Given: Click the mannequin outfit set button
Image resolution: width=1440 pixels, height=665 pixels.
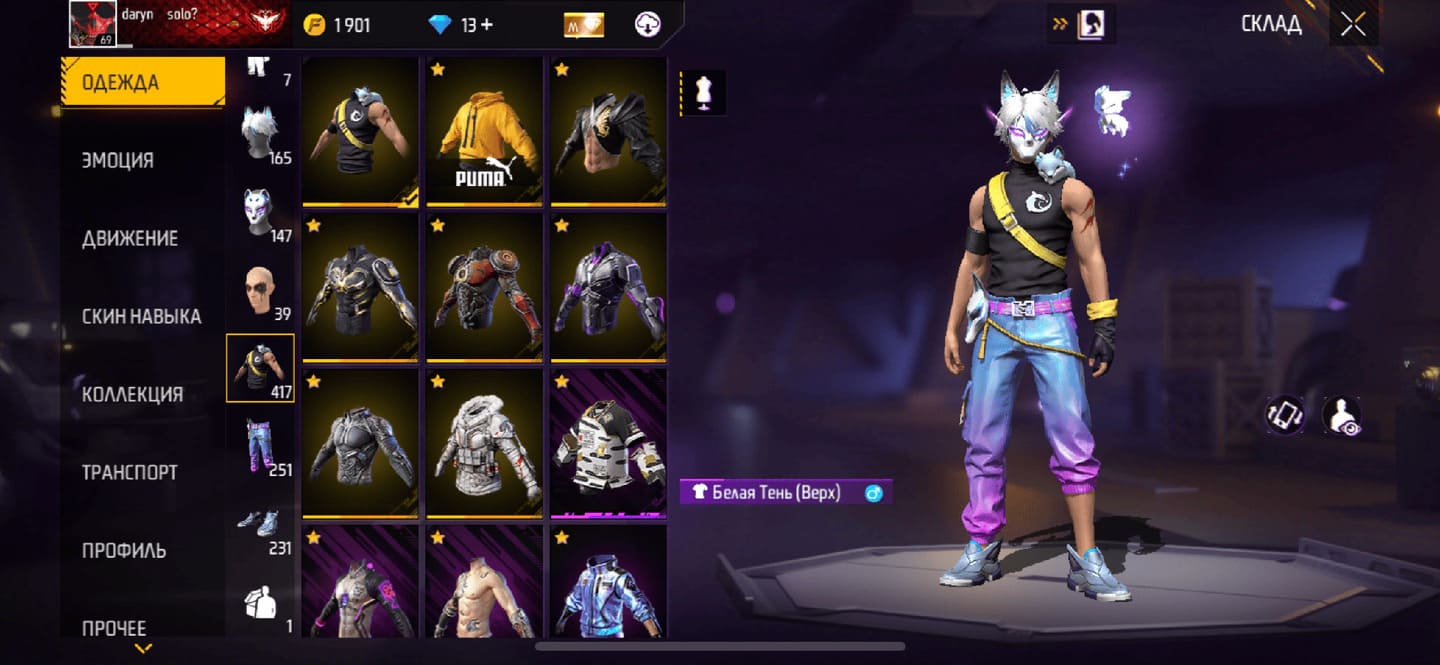Looking at the screenshot, I should click(x=703, y=92).
